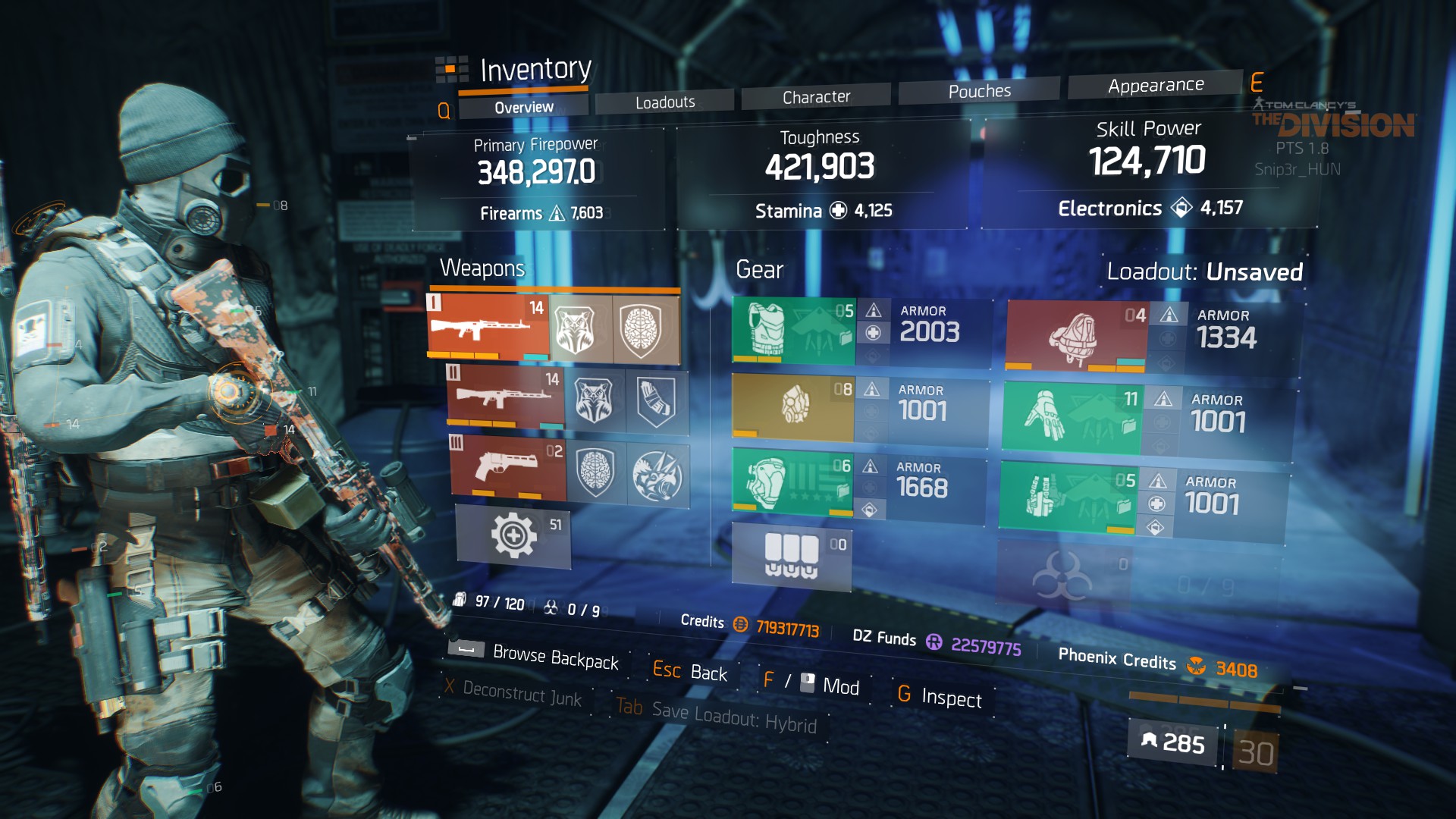Switch to the Loadouts tab
The height and width of the screenshot is (819, 1456).
664,102
